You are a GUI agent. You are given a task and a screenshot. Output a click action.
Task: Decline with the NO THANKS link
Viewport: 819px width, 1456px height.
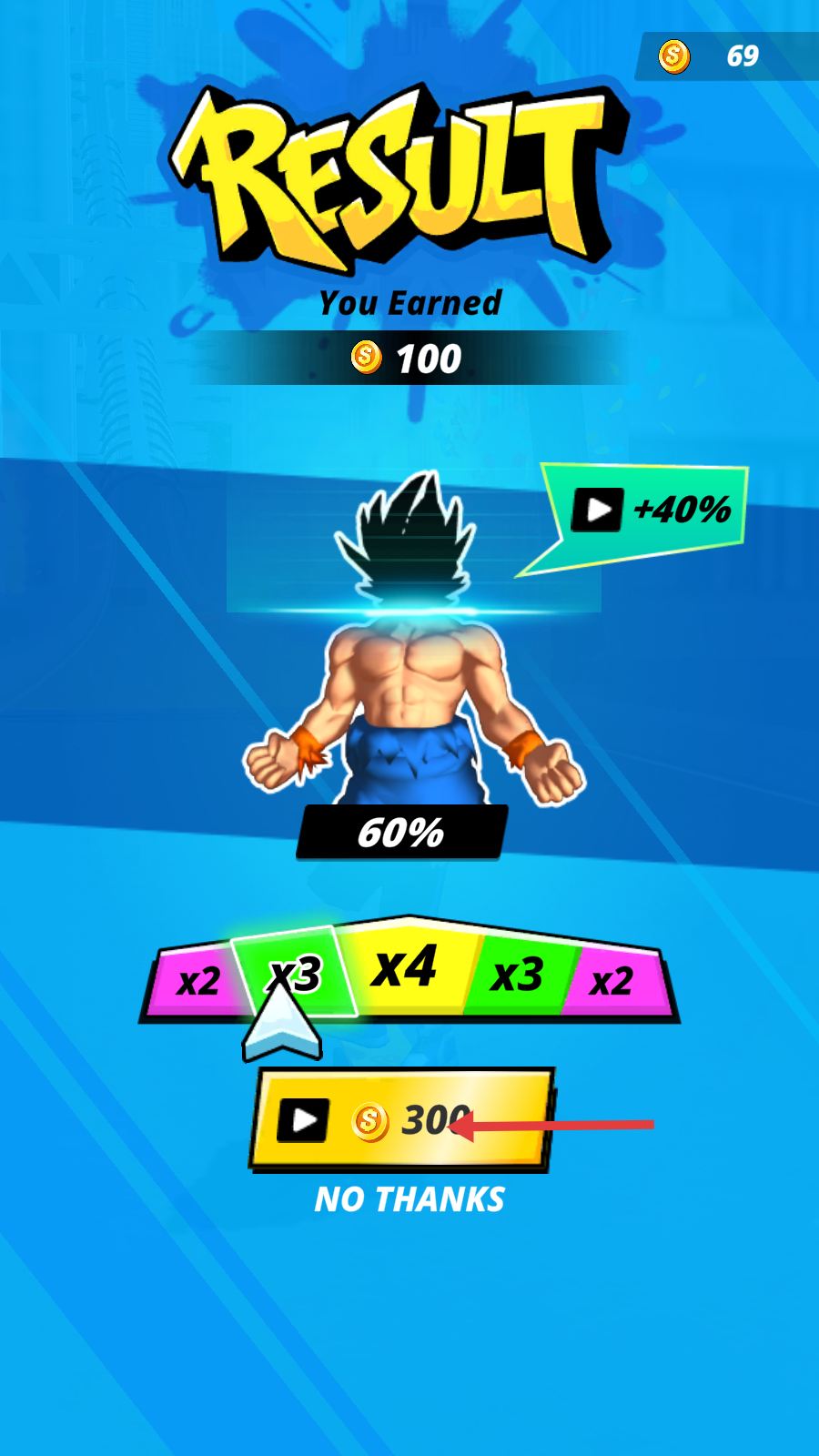(x=409, y=1199)
